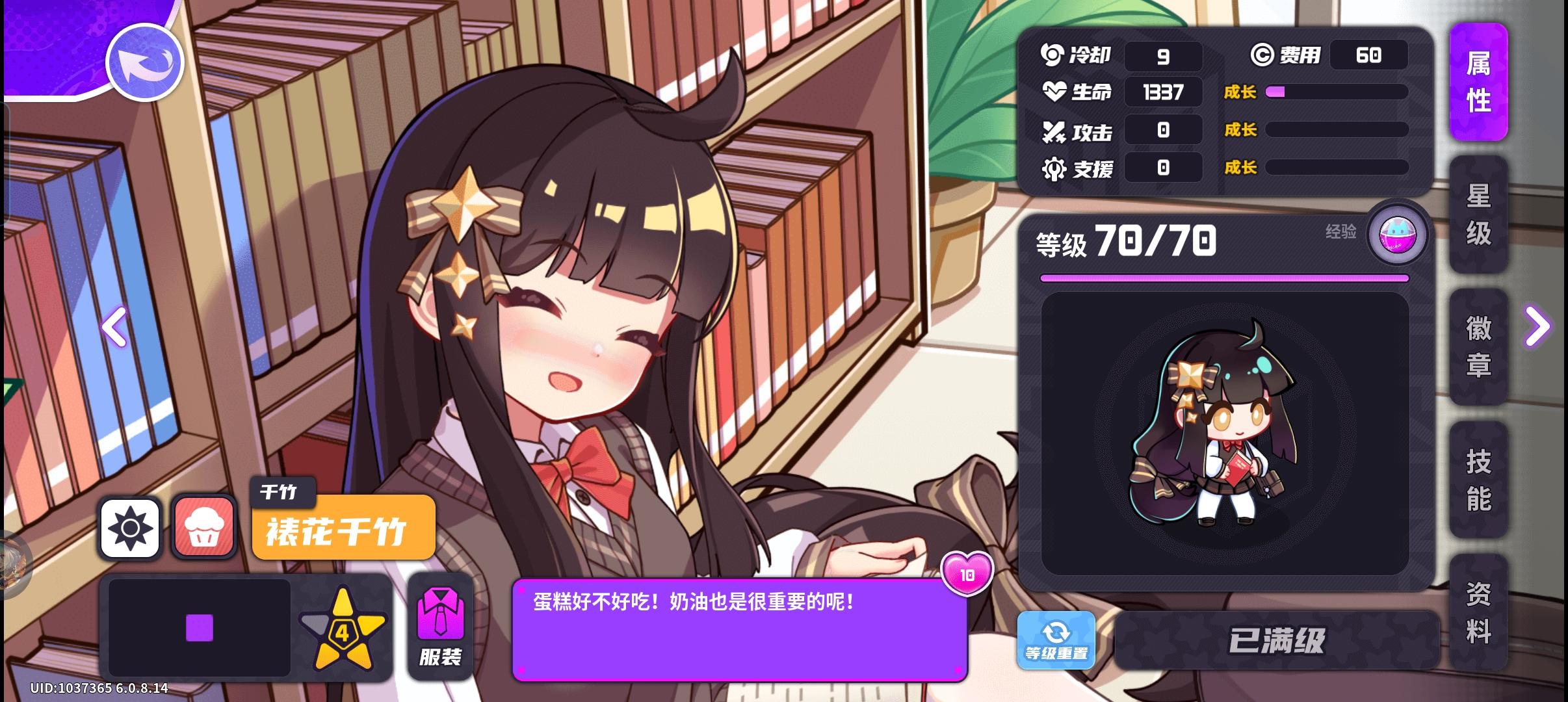Screen dimensions: 1568x702
Task: Collapse the 千竹 name tag above the nameplate
Action: [282, 493]
